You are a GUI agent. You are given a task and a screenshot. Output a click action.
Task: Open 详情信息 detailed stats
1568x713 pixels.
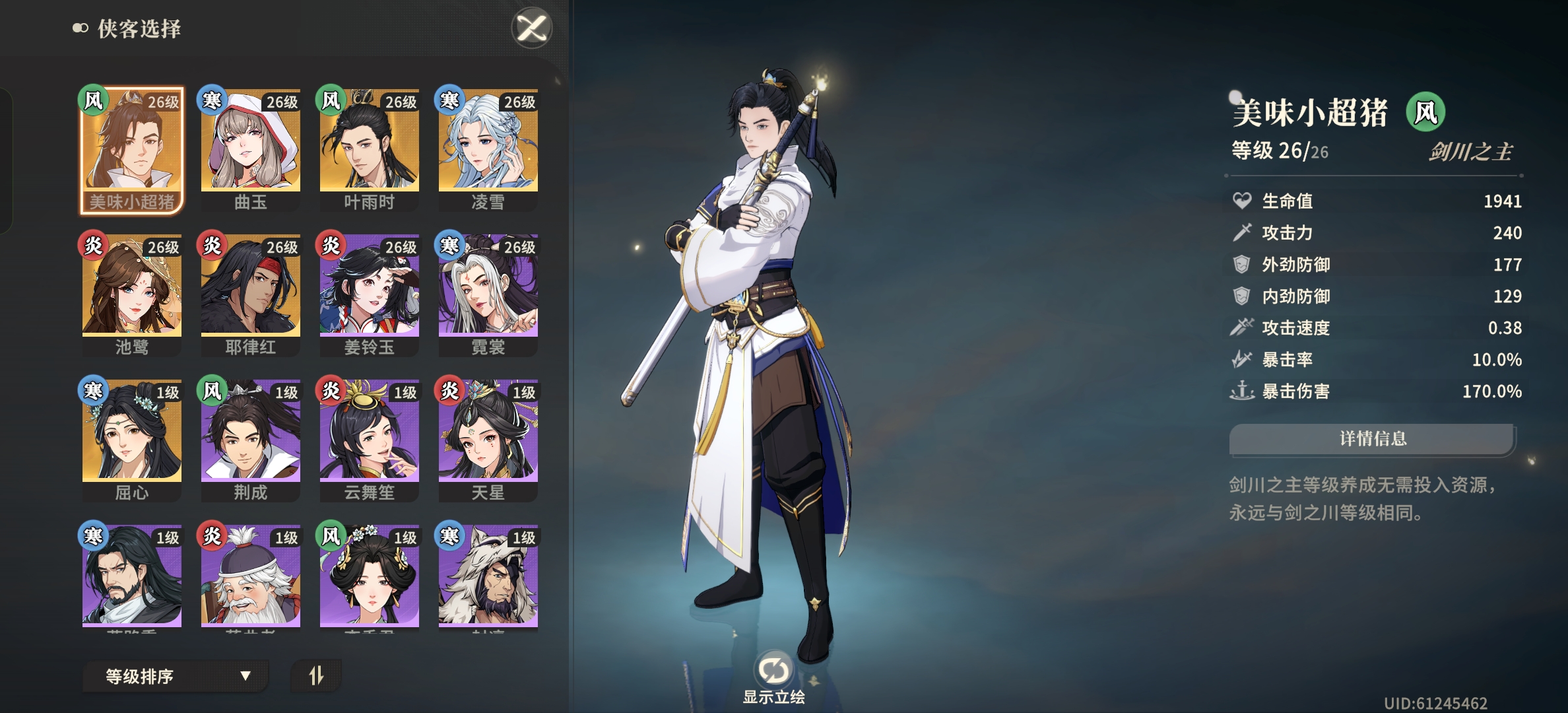pos(1372,439)
